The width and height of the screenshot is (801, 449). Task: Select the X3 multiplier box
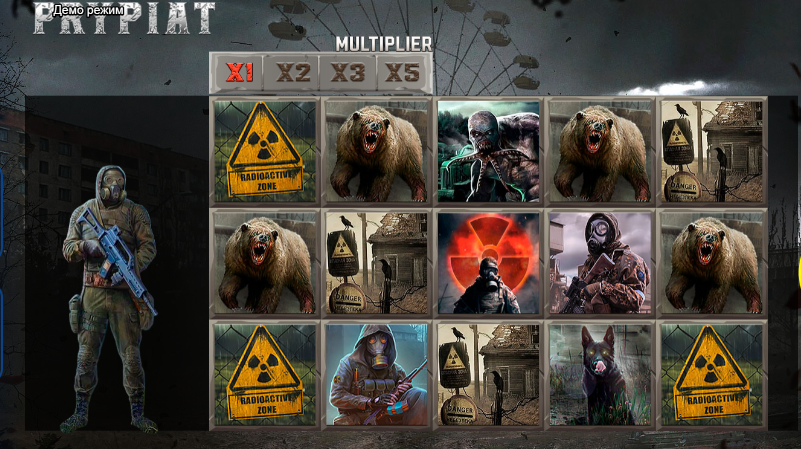tap(348, 72)
